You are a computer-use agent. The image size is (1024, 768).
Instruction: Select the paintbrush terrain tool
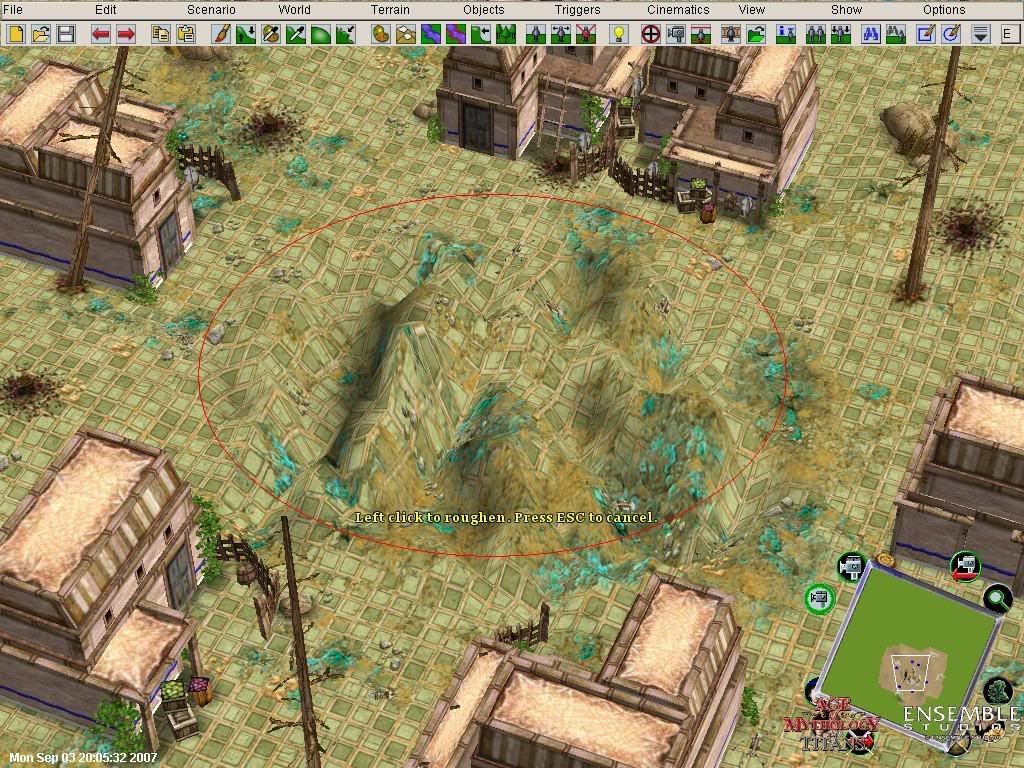coord(221,34)
